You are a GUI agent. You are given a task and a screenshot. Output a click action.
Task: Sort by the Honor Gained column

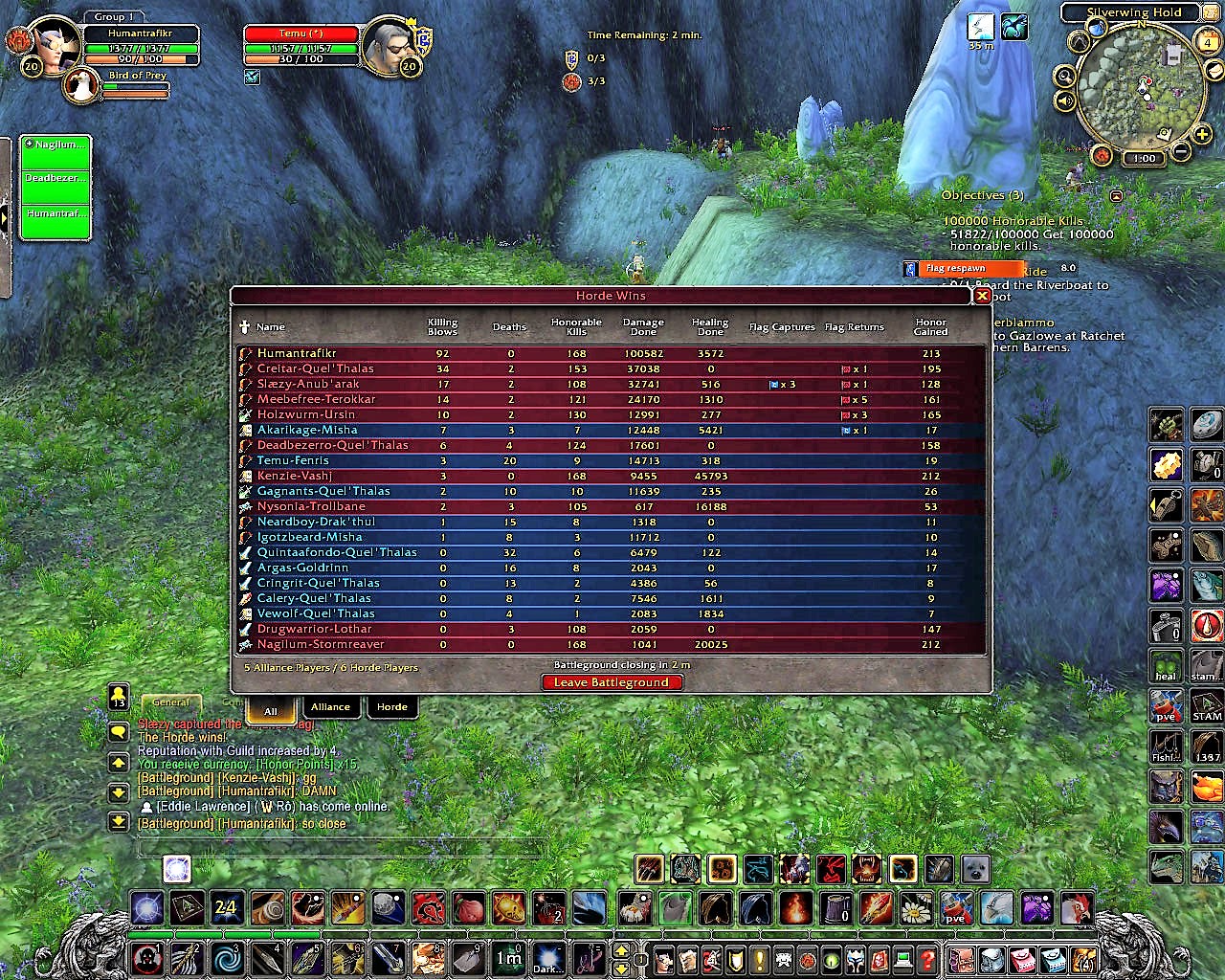coord(930,327)
